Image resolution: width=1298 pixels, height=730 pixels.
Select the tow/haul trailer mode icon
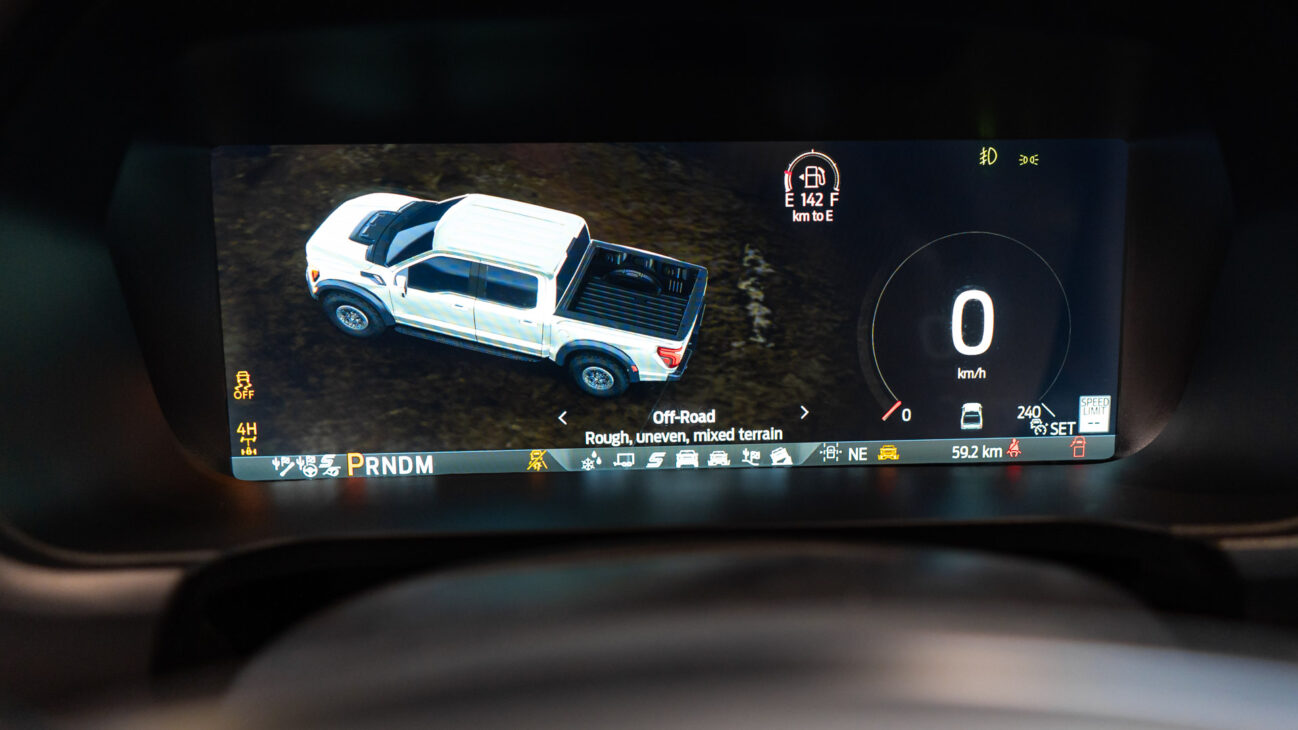[x=624, y=460]
